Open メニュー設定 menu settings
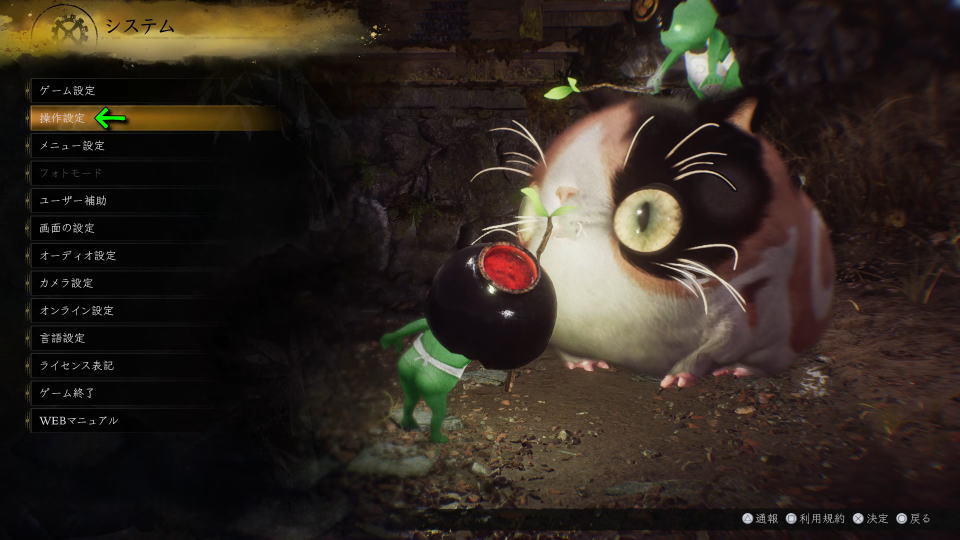This screenshot has height=540, width=960. pos(72,145)
